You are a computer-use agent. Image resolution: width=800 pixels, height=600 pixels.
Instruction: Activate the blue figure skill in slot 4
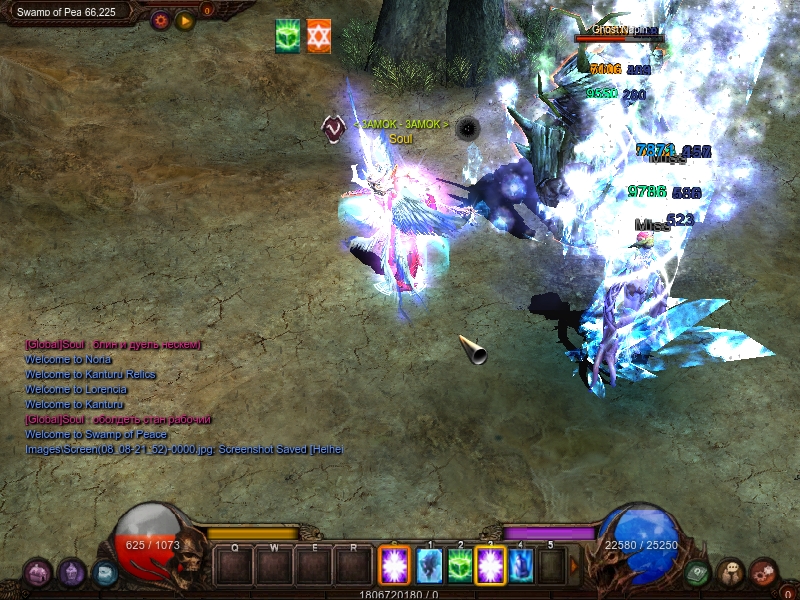tap(521, 566)
